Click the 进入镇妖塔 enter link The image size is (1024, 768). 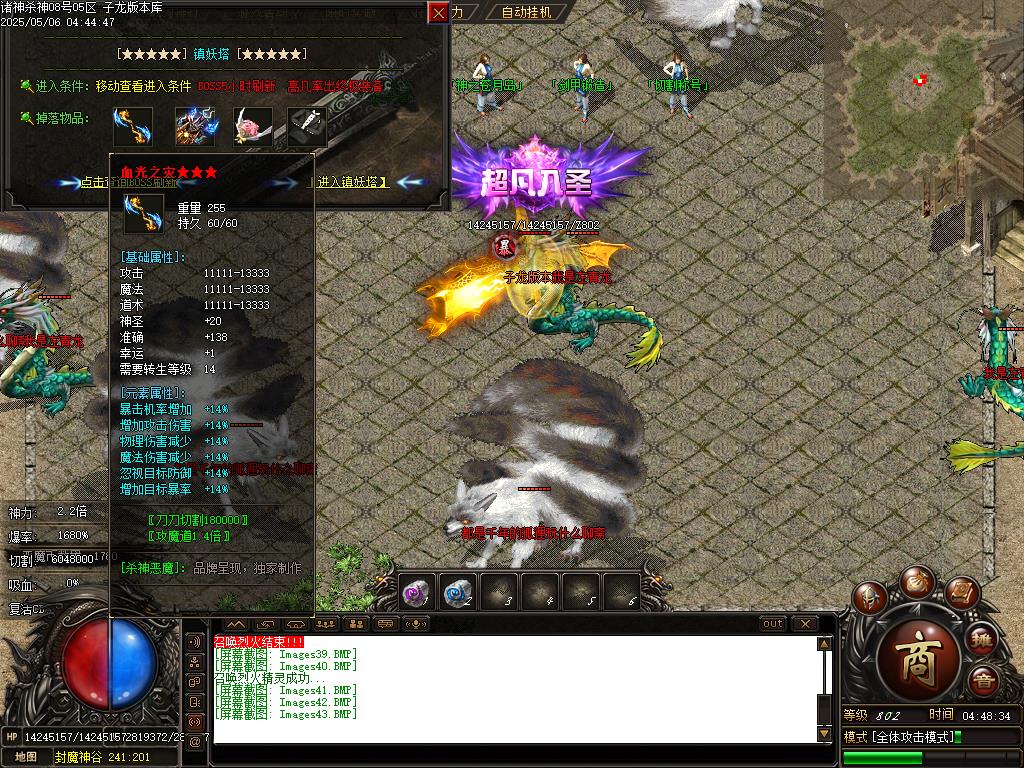(x=353, y=182)
